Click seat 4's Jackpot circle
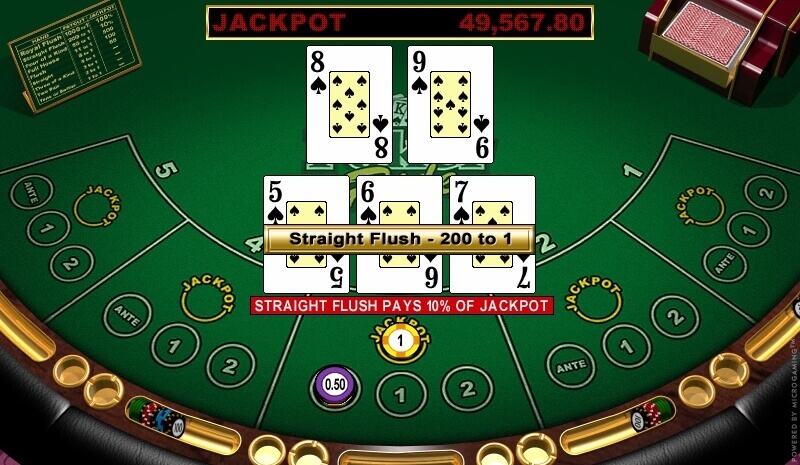This screenshot has width=800, height=465. (x=205, y=299)
